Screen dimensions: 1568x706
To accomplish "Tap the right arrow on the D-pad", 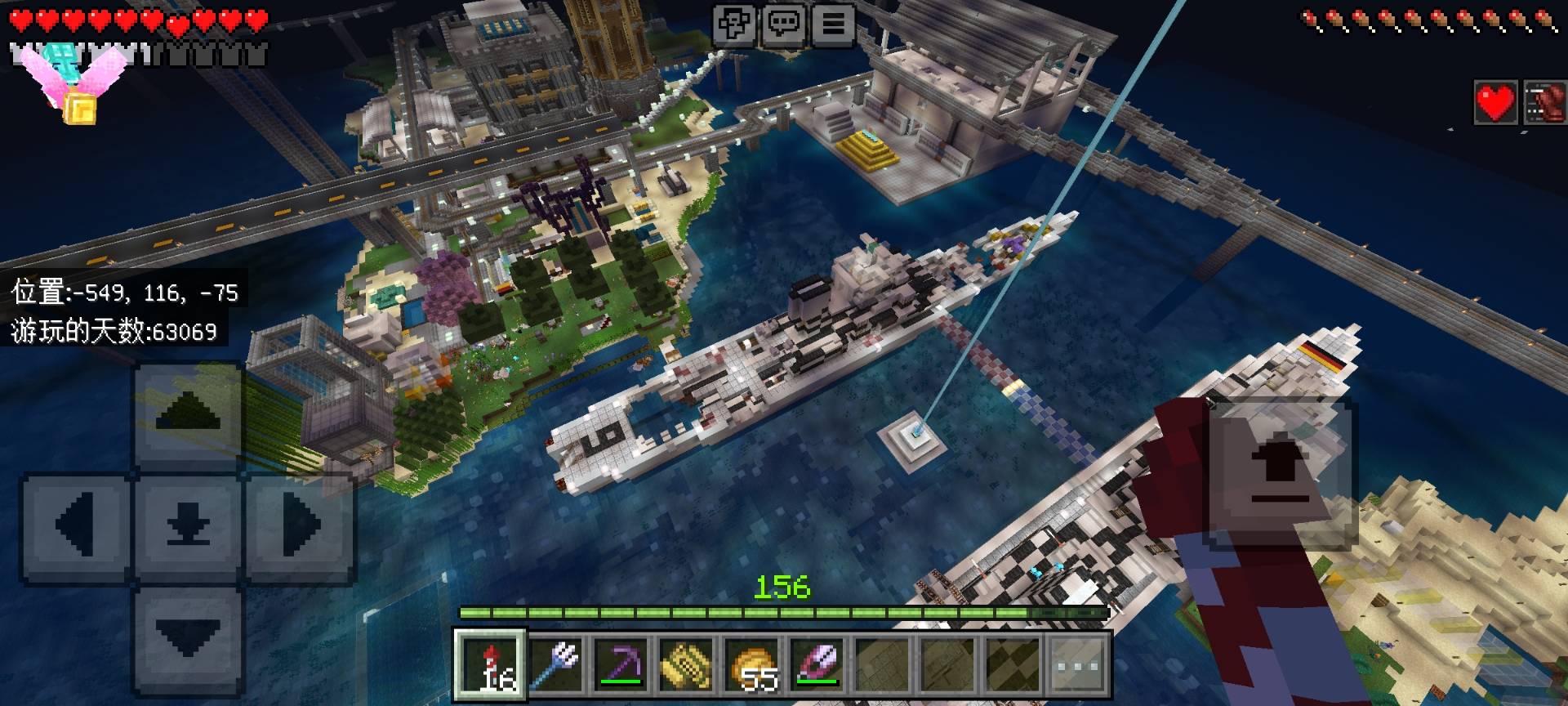I will (x=299, y=525).
